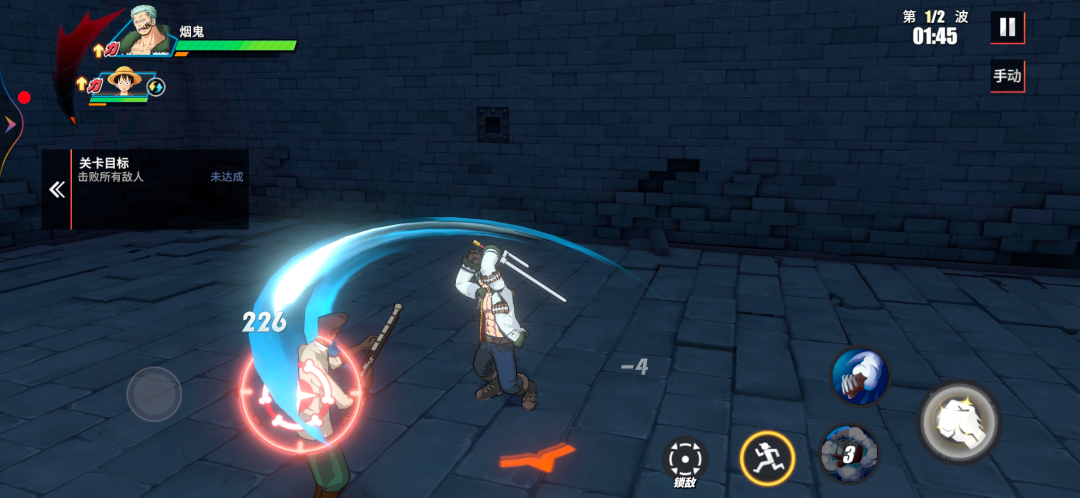Toggle the 手动 manual combat mode
Screen dimensions: 1080x498
[x=1007, y=76]
